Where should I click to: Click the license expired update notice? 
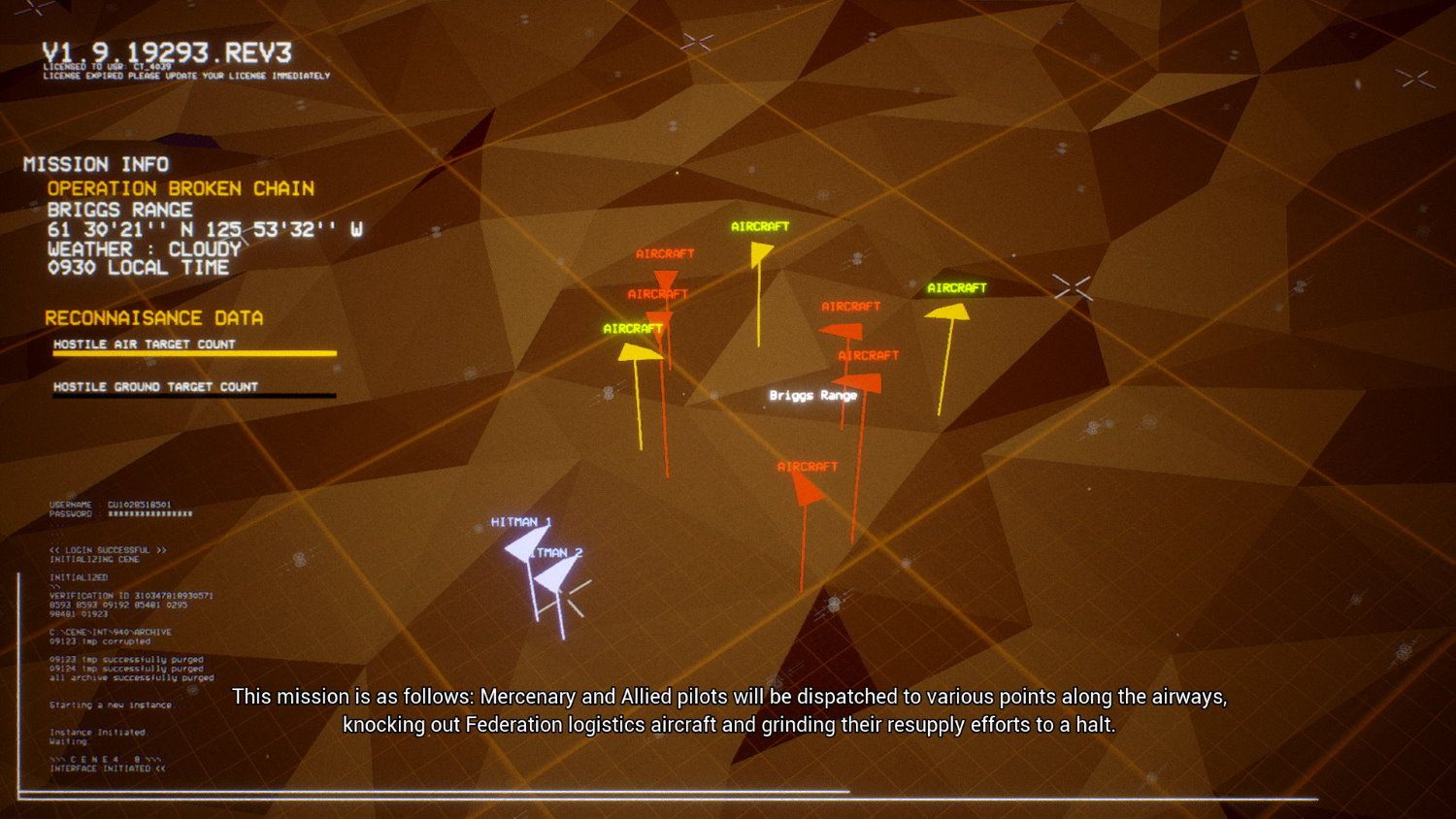point(186,76)
